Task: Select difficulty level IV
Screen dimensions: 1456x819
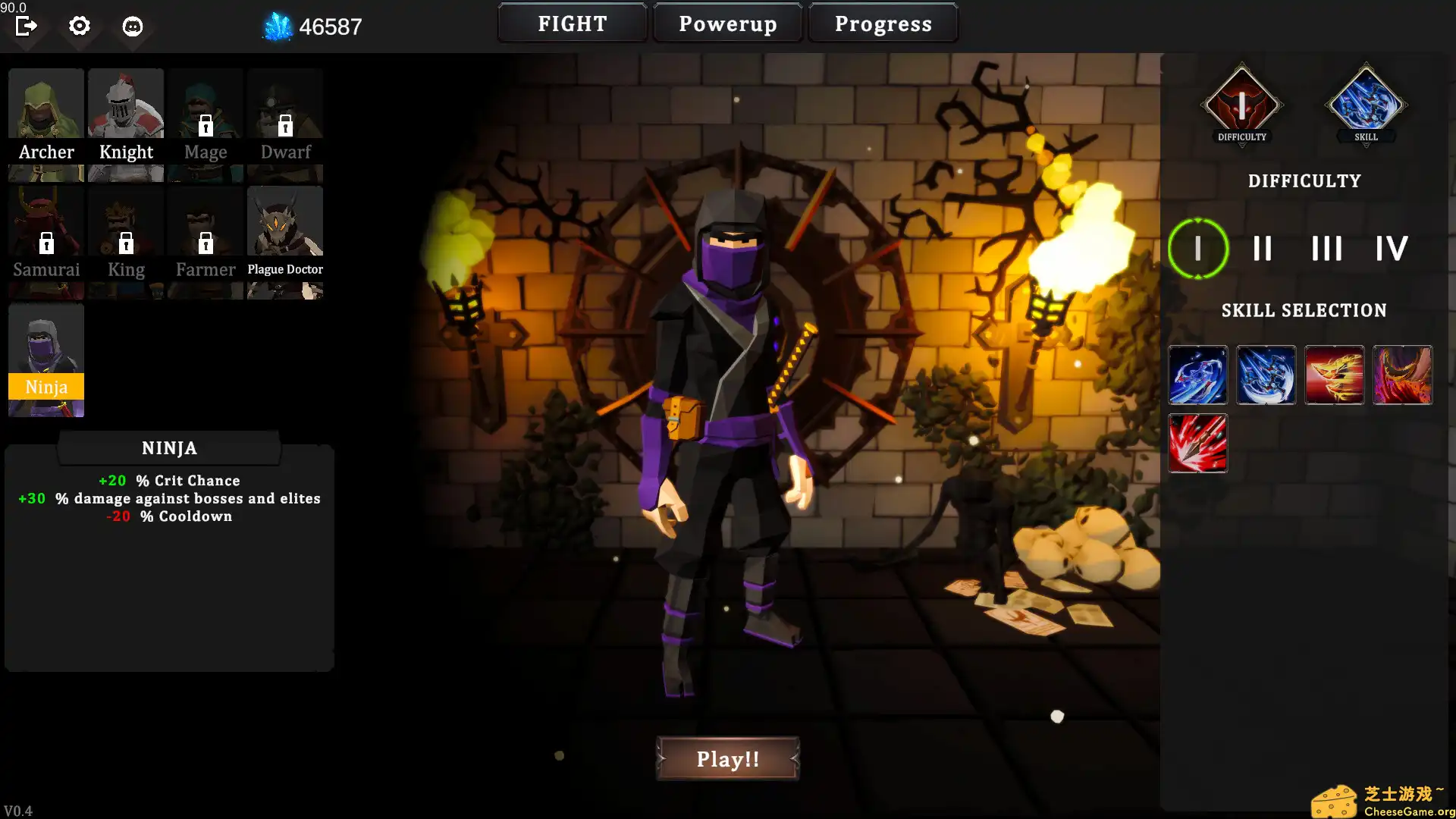Action: (1392, 247)
